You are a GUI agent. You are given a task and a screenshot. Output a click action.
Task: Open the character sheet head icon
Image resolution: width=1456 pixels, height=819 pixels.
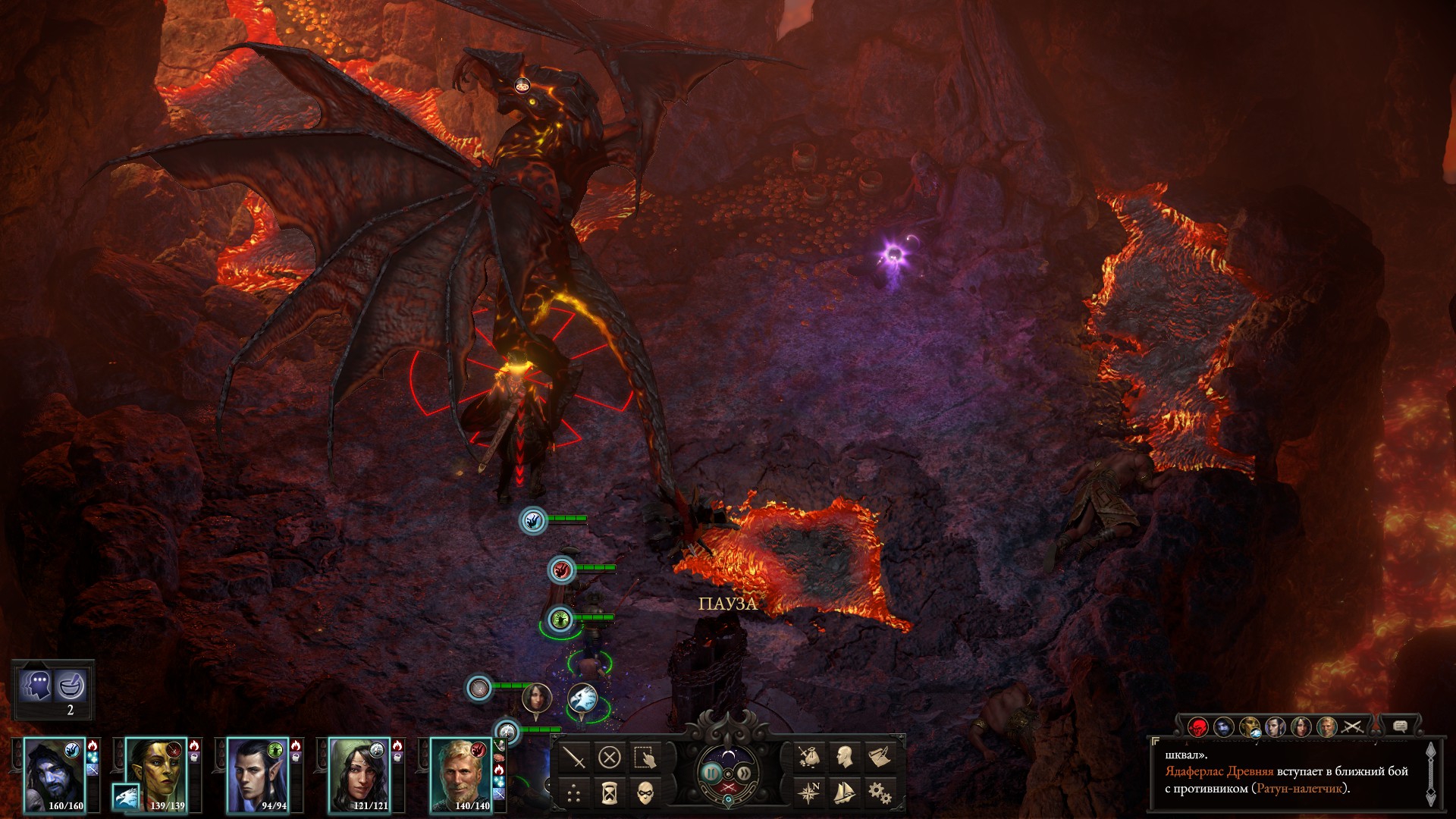tap(844, 757)
